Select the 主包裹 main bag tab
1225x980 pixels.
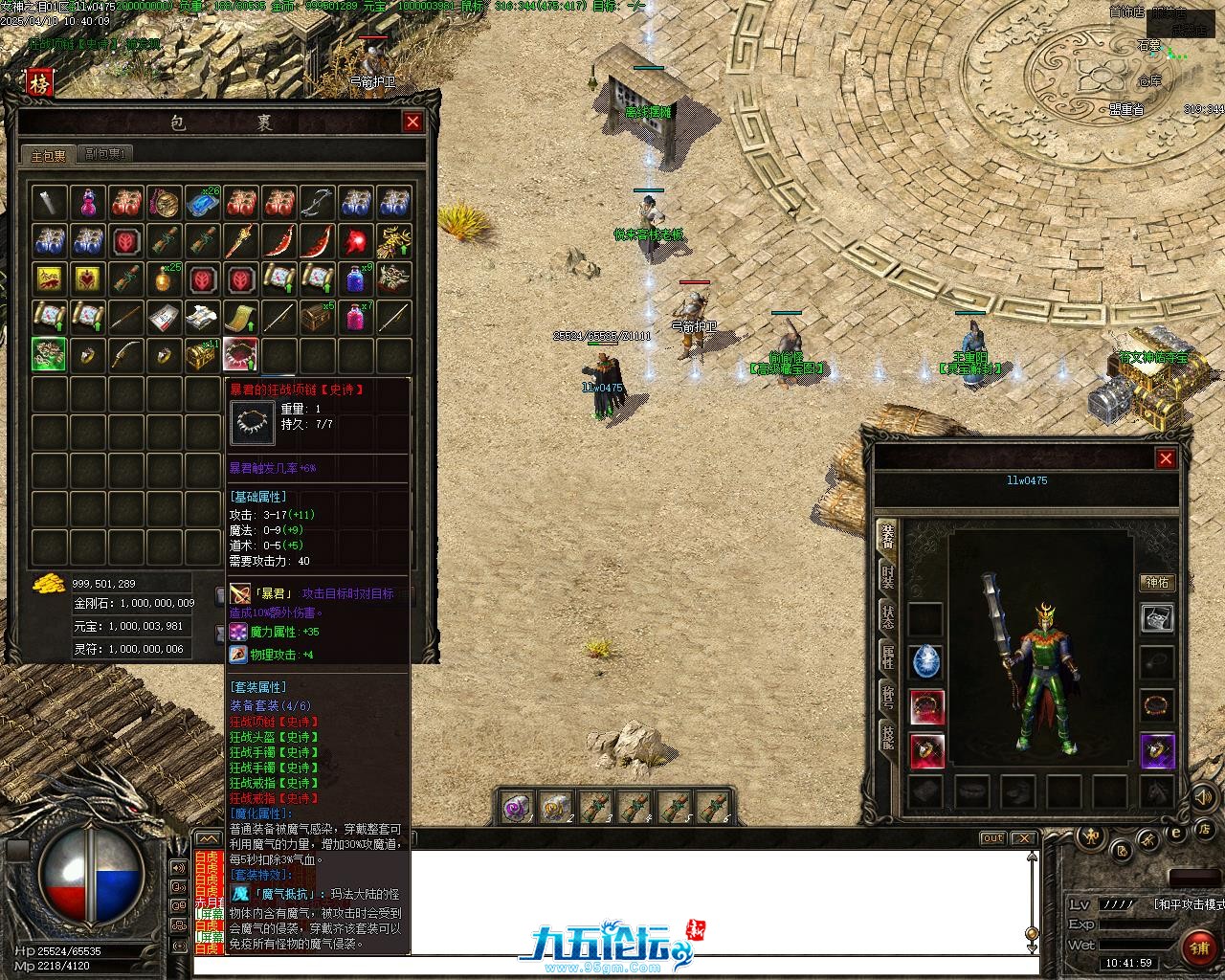[47, 155]
